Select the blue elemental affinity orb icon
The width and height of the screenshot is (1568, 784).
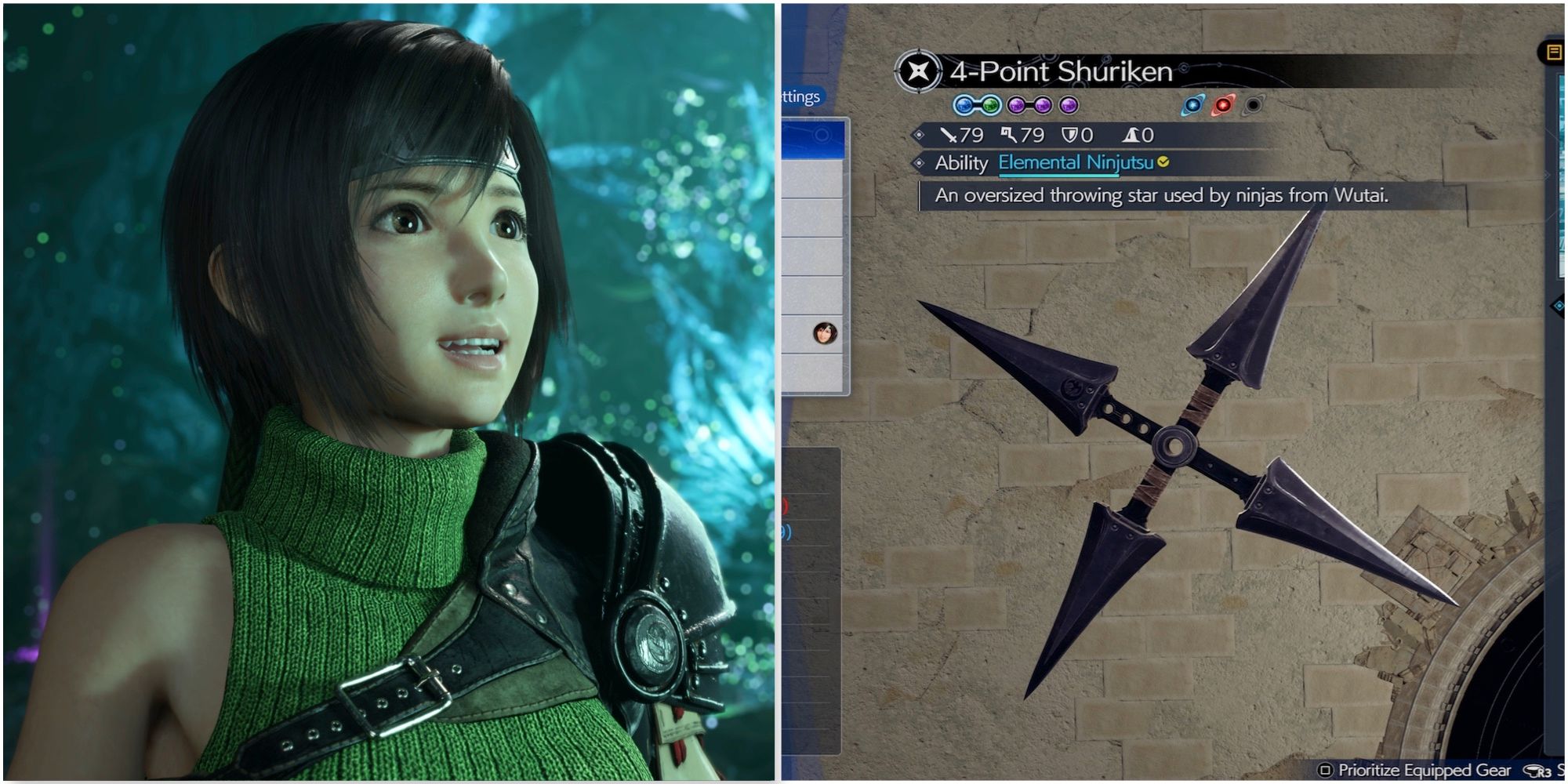click(1192, 107)
